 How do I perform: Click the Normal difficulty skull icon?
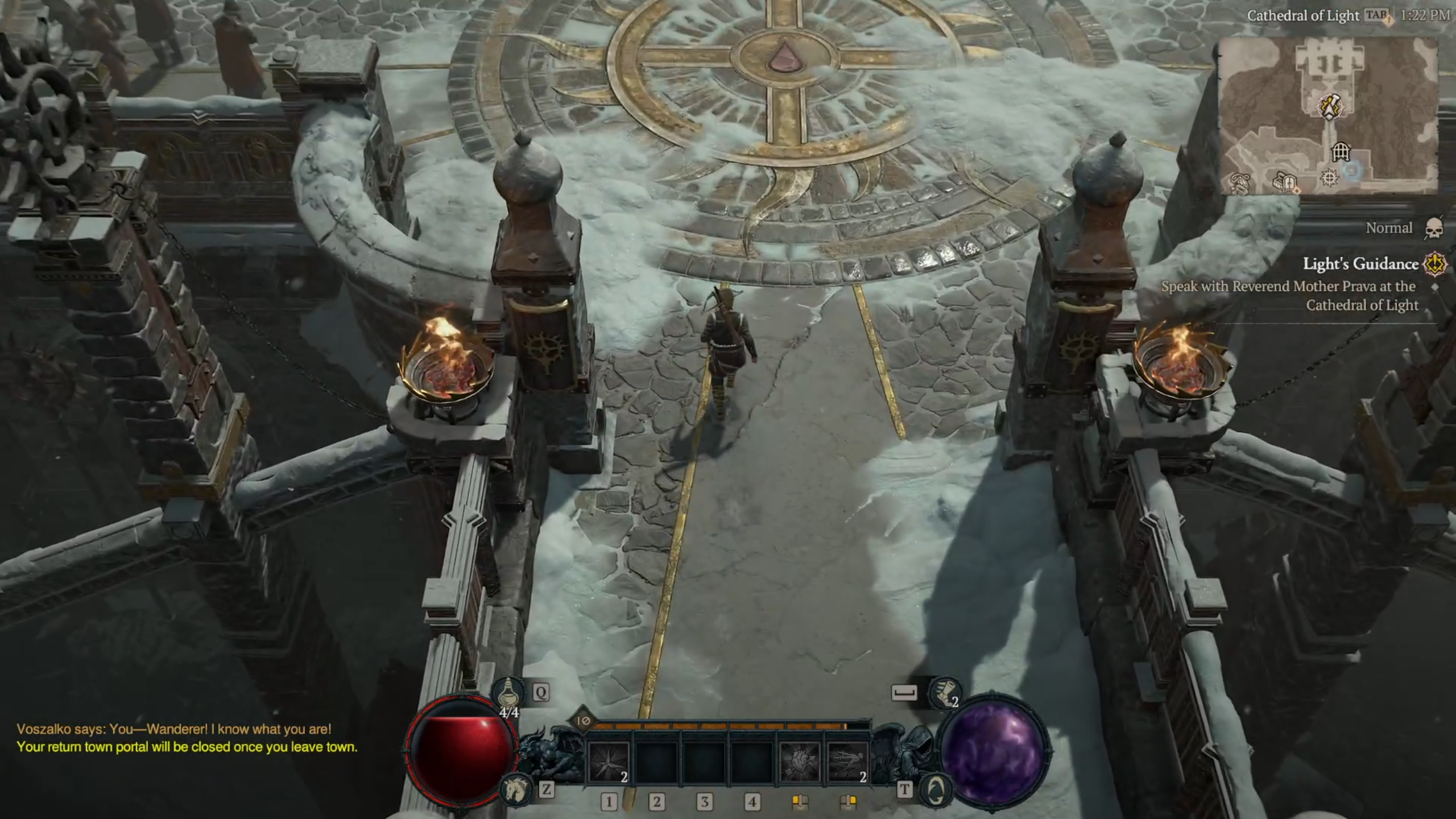1434,229
